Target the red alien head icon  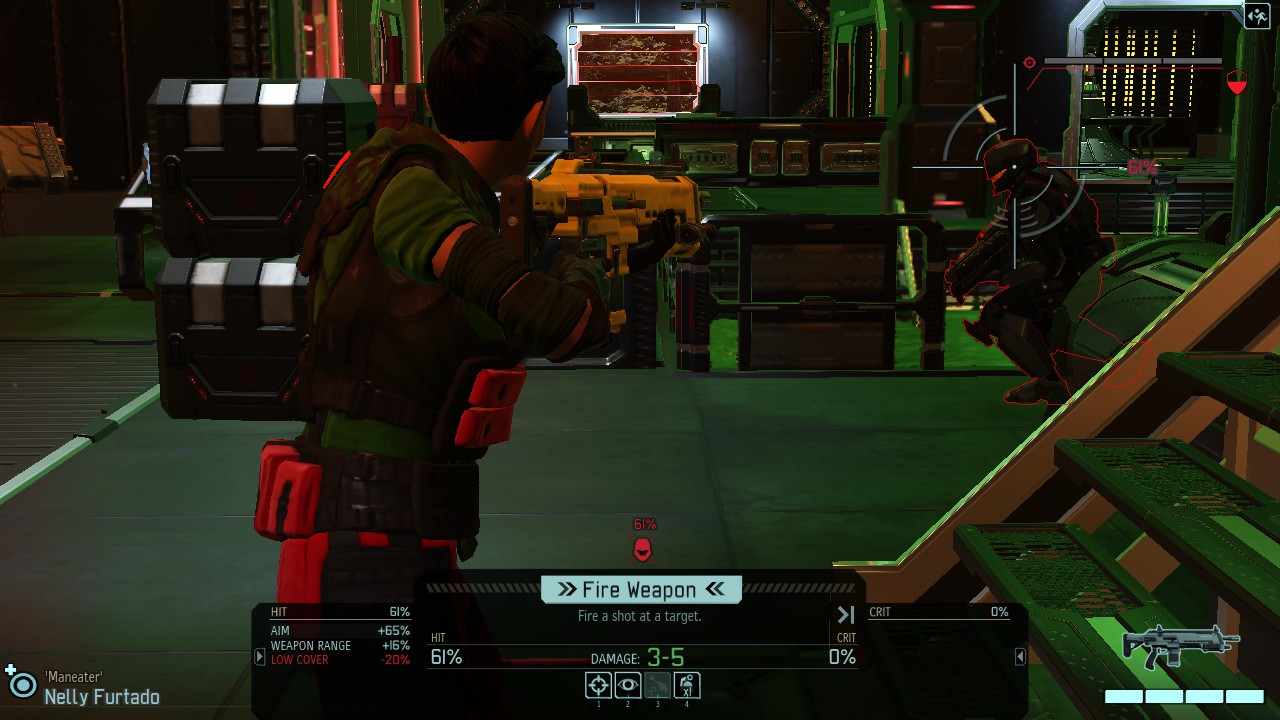[x=643, y=548]
